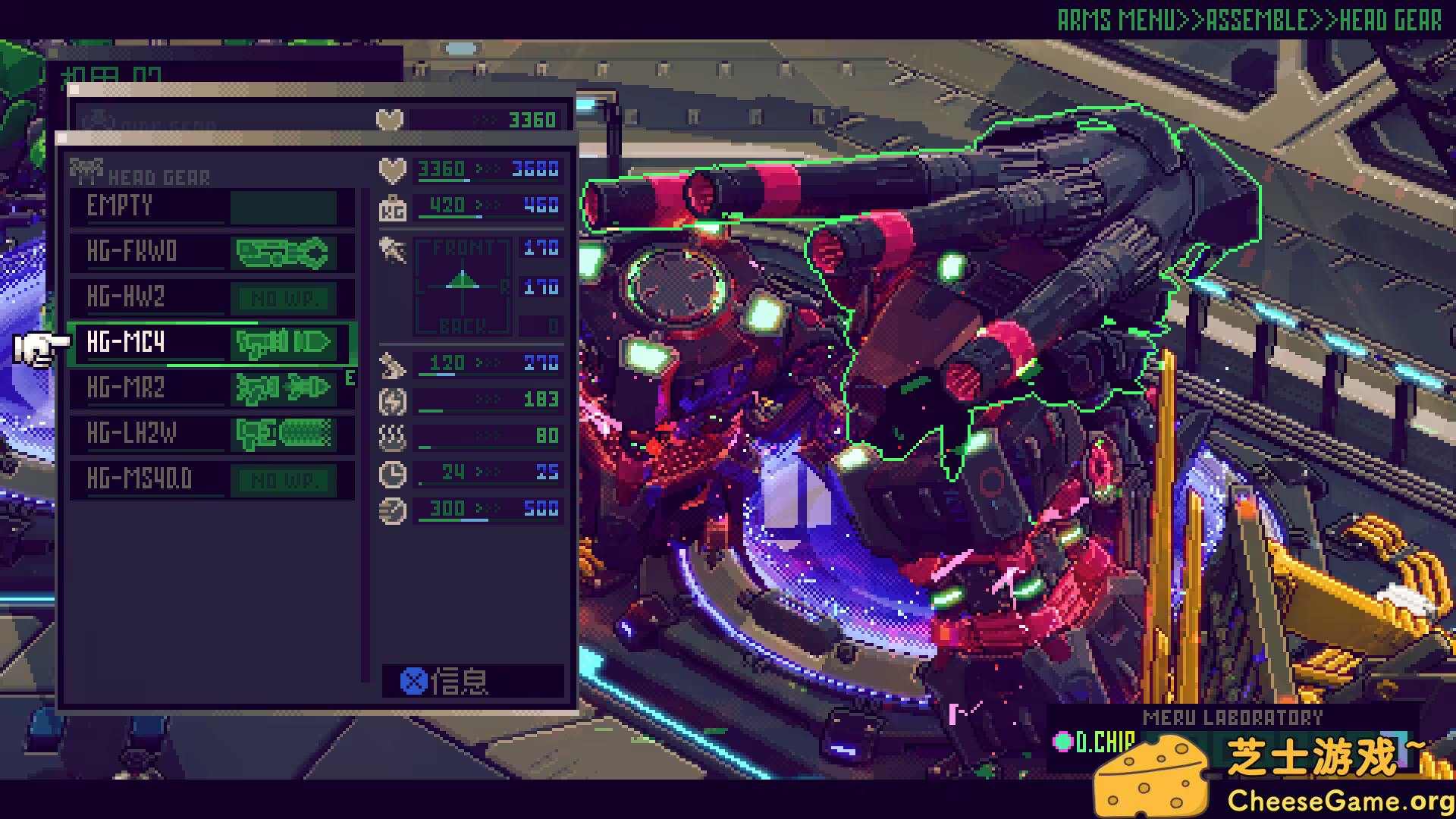Select the HG-MR2 head gear
Screen dimensions: 1456x819
(x=211, y=389)
